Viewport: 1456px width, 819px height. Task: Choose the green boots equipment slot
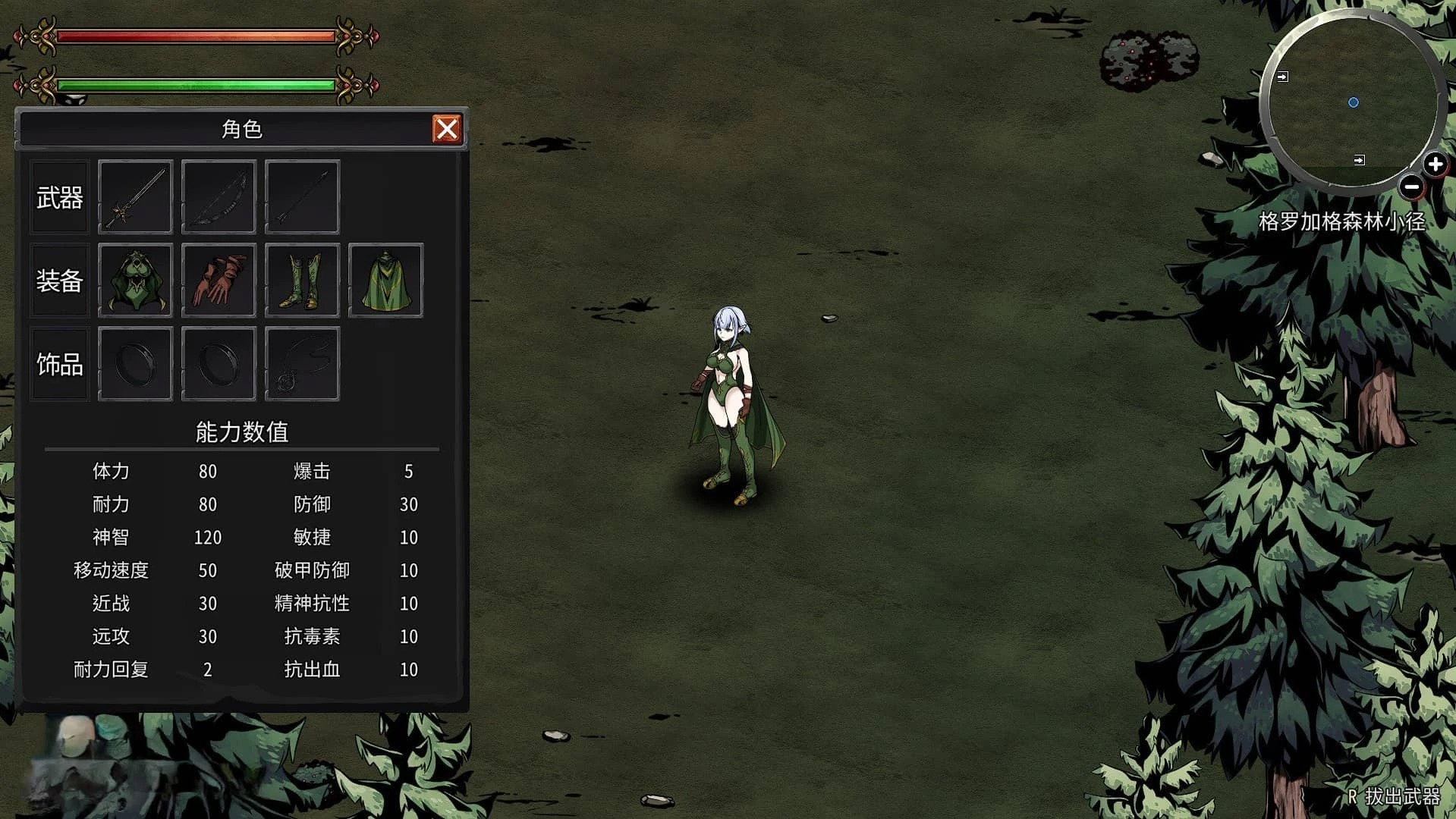tap(302, 281)
